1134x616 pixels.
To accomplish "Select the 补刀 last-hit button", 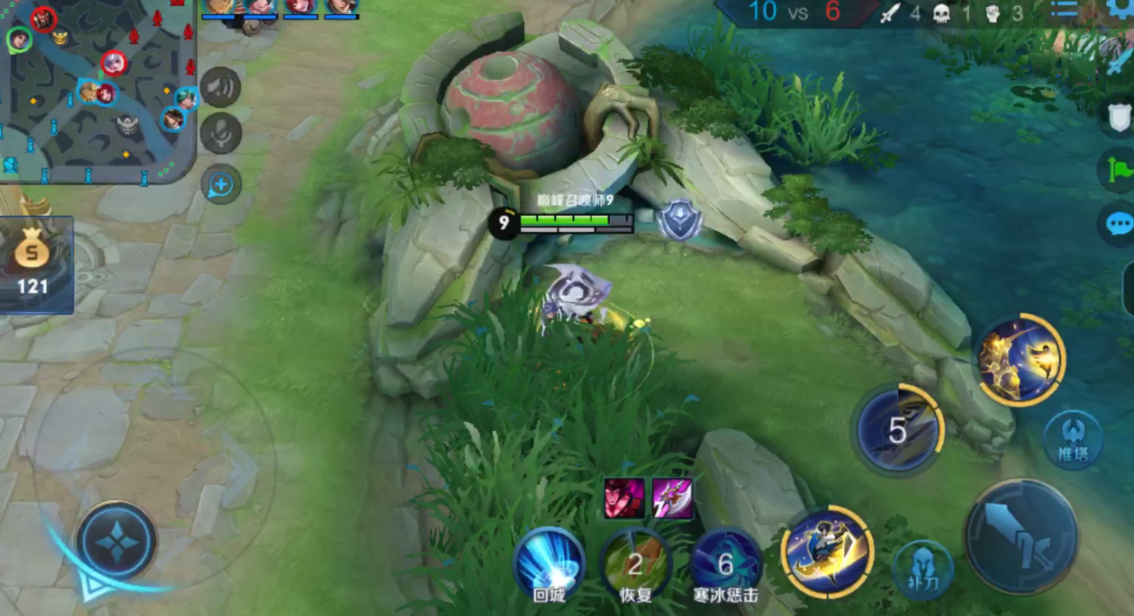I will [x=922, y=569].
